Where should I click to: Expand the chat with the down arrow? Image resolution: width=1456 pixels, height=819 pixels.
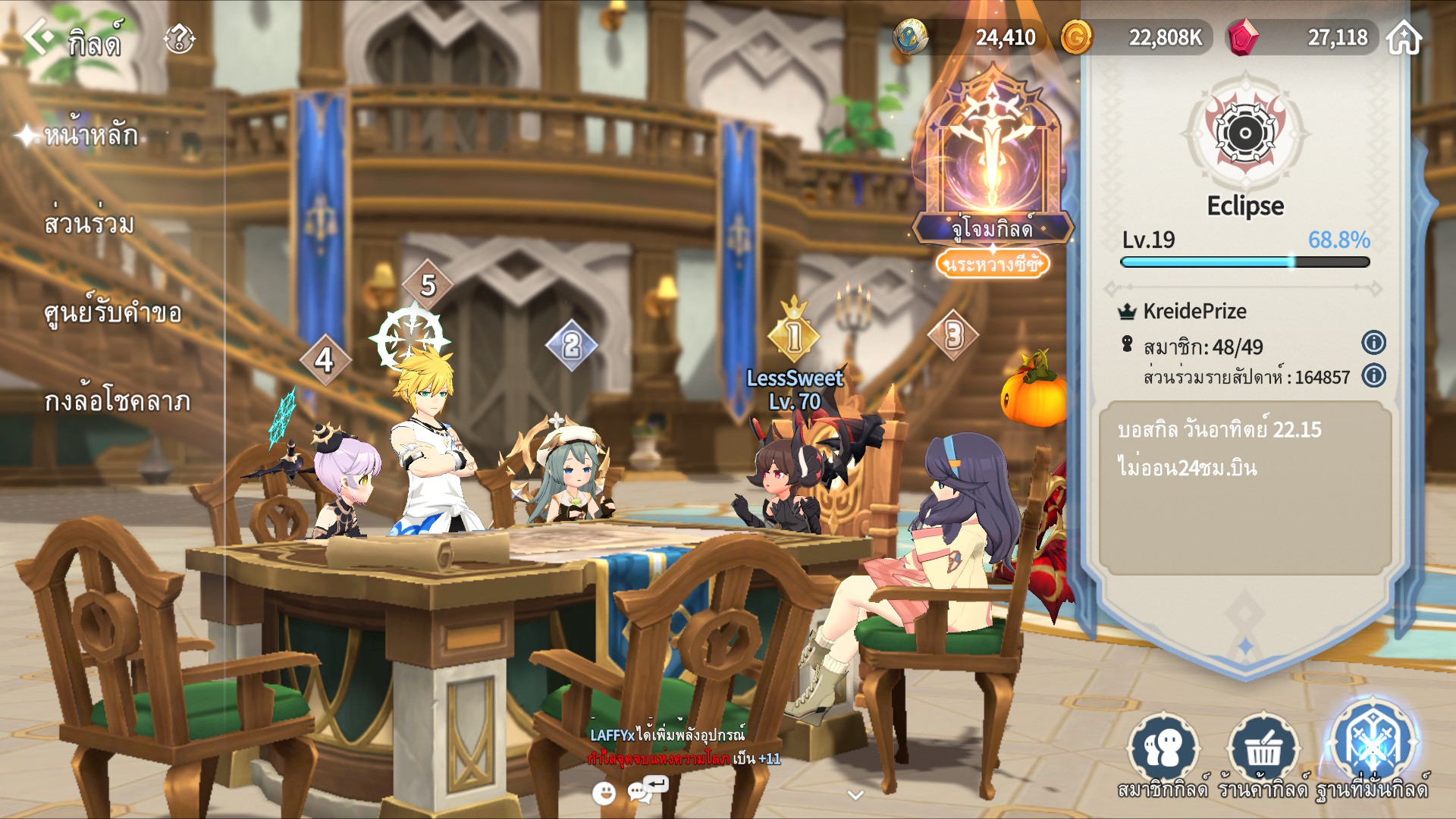click(855, 795)
